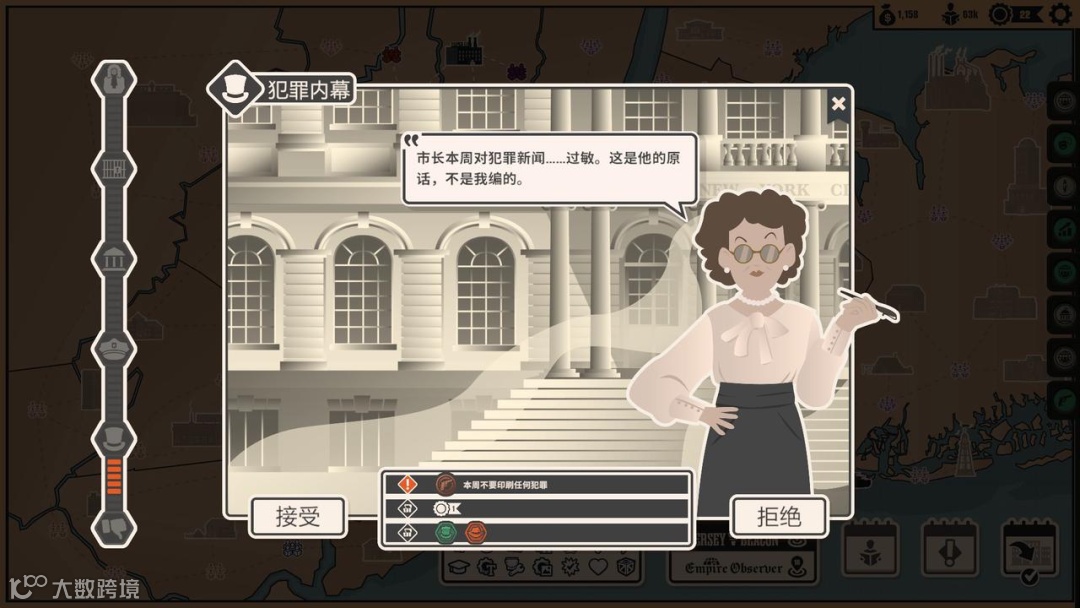Select the graduation cap icon in the toolbar
The image size is (1080, 608).
click(x=459, y=568)
